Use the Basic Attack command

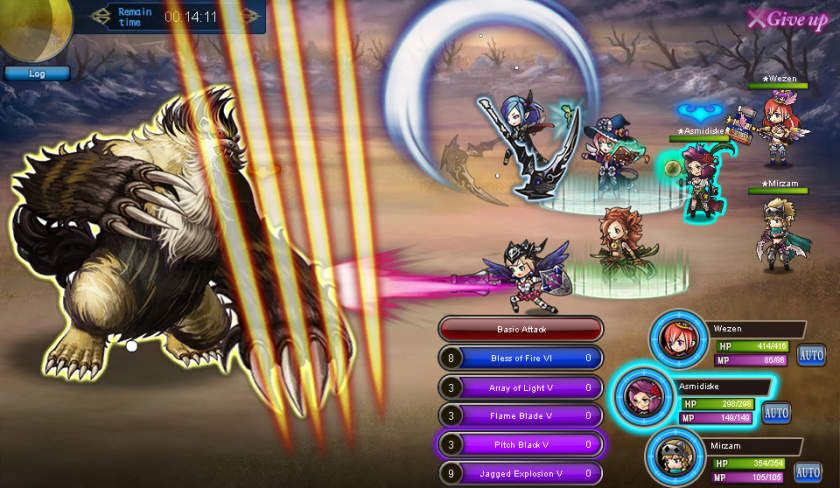click(x=521, y=329)
